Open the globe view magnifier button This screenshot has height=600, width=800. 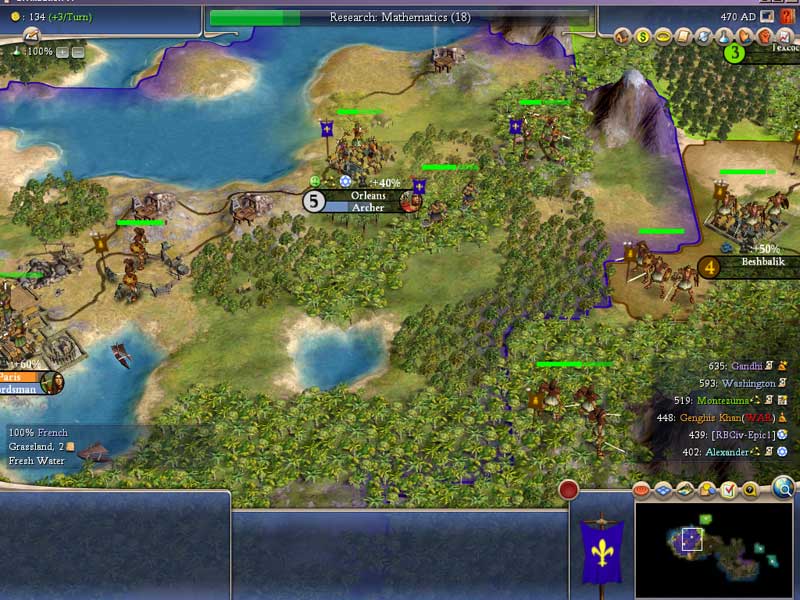(783, 488)
